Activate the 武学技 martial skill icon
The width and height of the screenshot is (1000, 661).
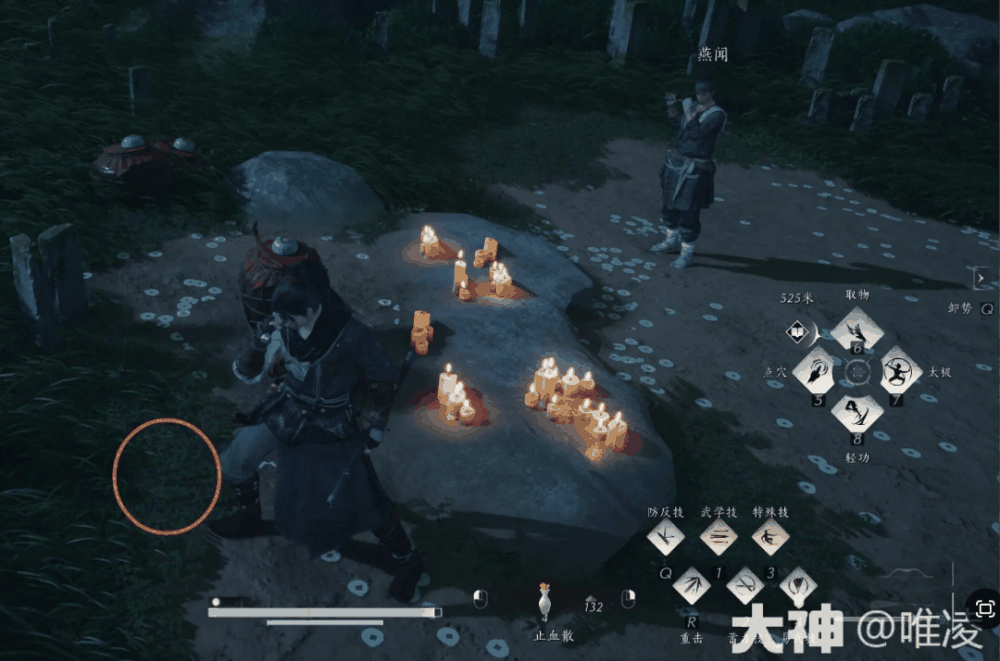click(718, 537)
